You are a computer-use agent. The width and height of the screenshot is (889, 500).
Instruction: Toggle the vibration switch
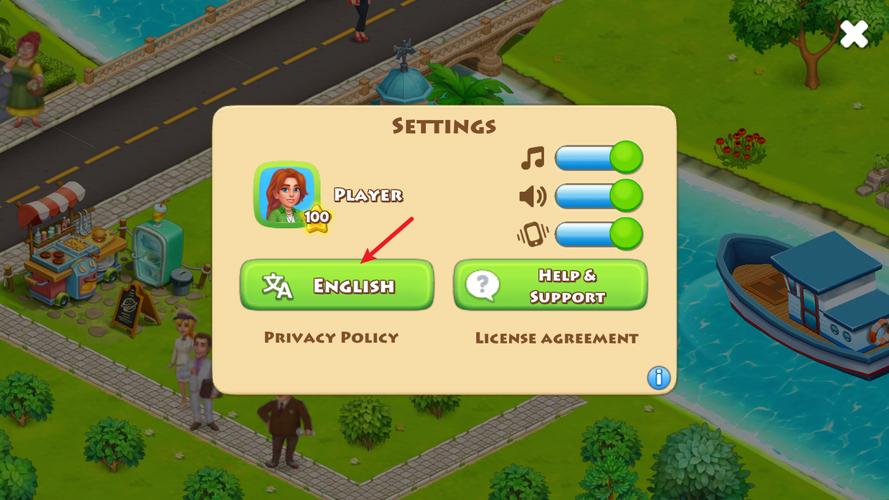(x=598, y=234)
